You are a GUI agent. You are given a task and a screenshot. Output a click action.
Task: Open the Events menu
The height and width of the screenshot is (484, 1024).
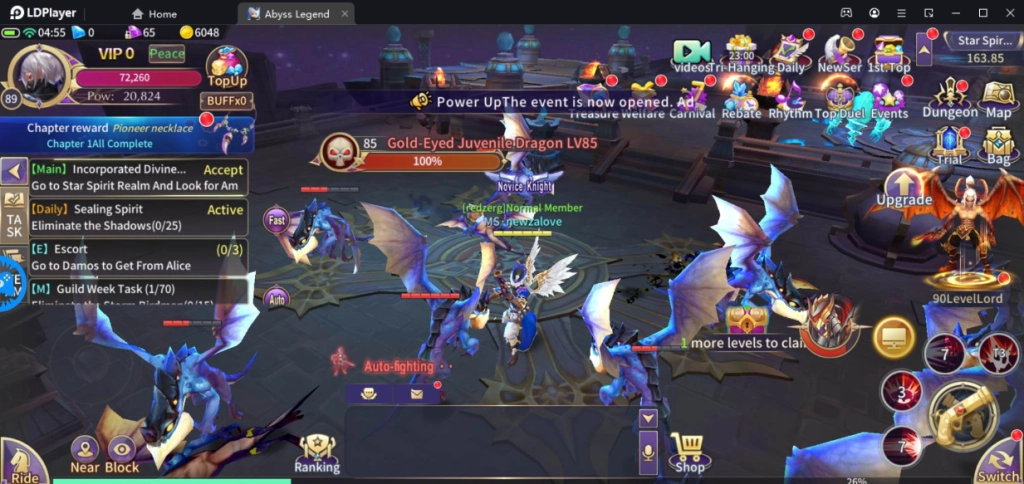tap(888, 100)
